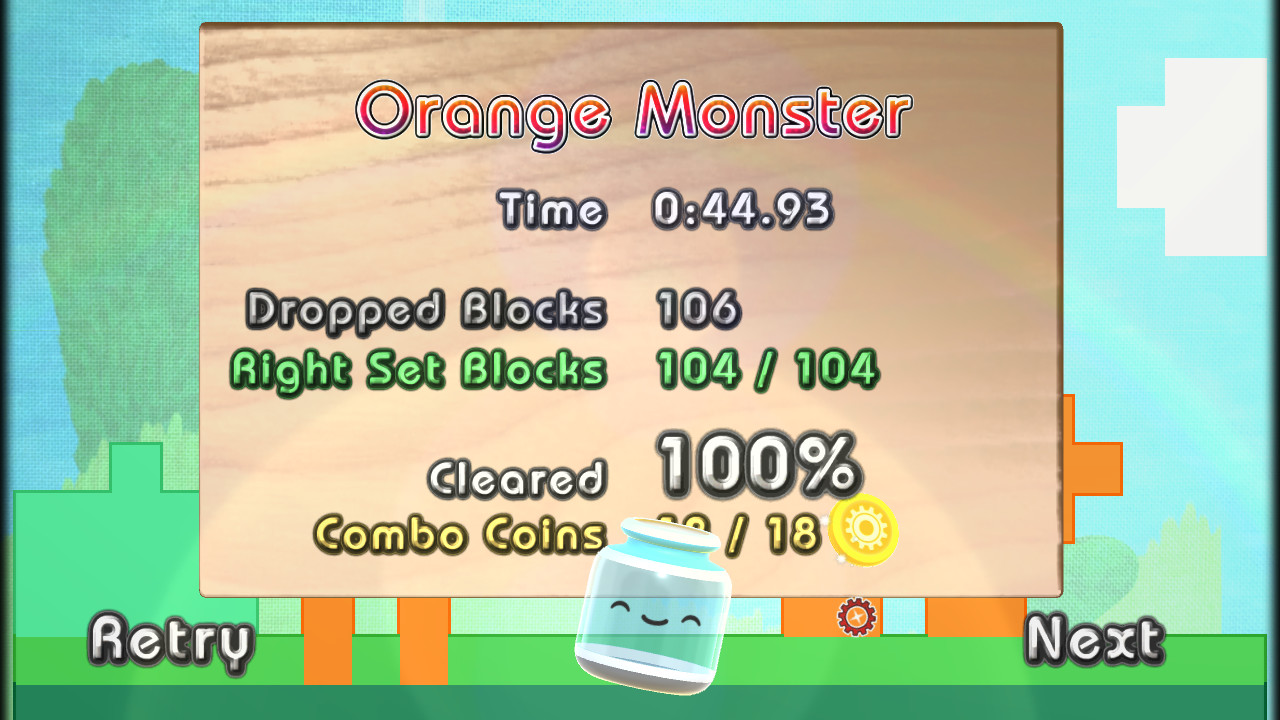Click the Dropped Blocks label text
This screenshot has width=1280, height=720.
click(x=428, y=310)
